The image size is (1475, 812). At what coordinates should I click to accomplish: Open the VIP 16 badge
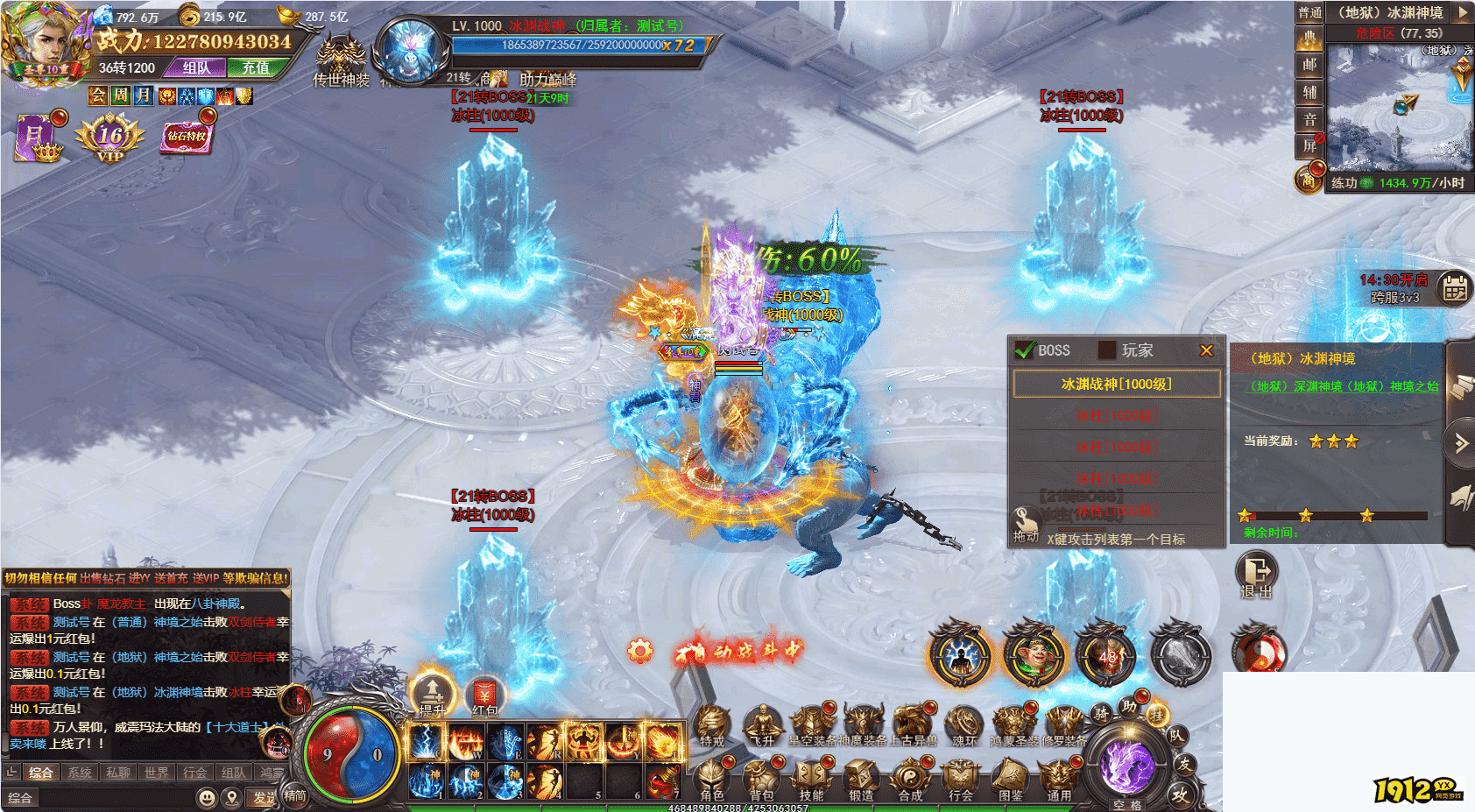coord(110,138)
